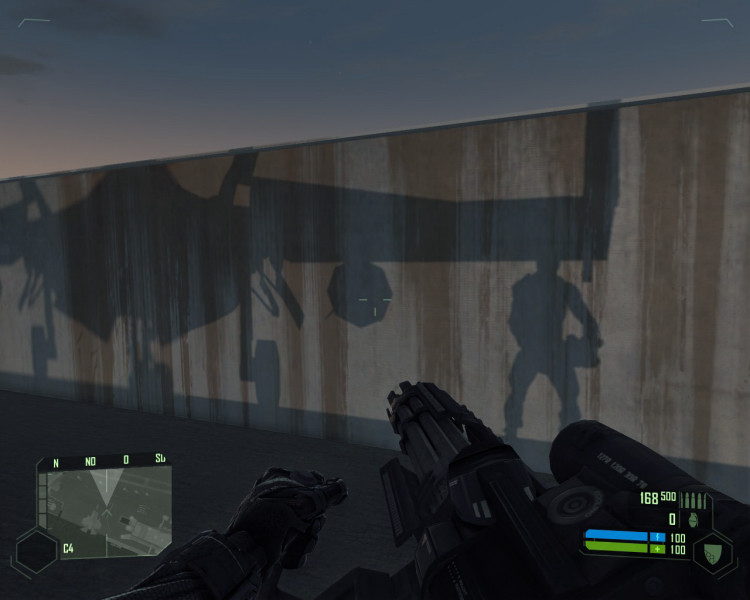This screenshot has height=600, width=750.
Task: Click the bullet fire-mode icon
Action: tap(695, 499)
